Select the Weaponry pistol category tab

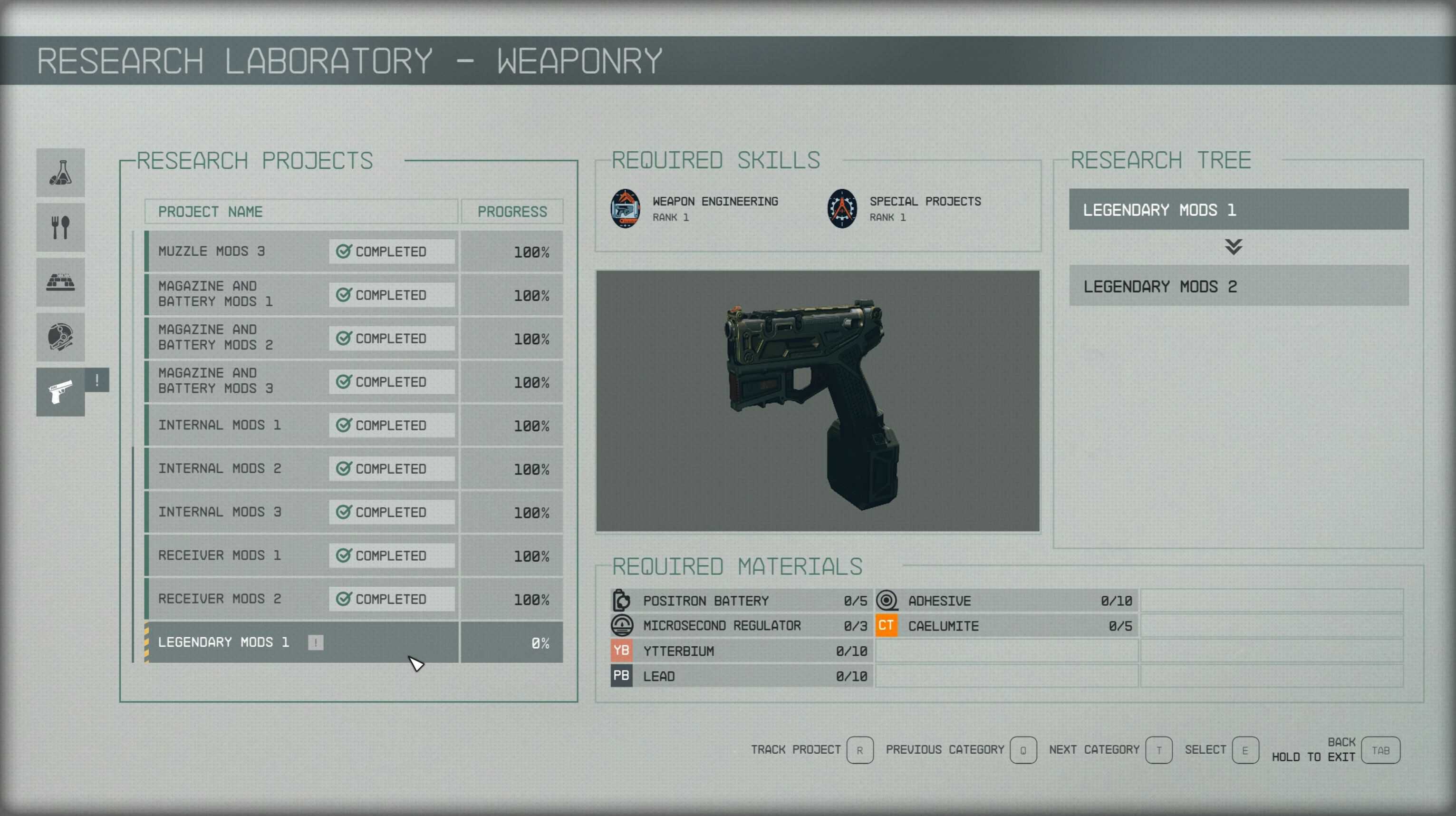pyautogui.click(x=60, y=392)
